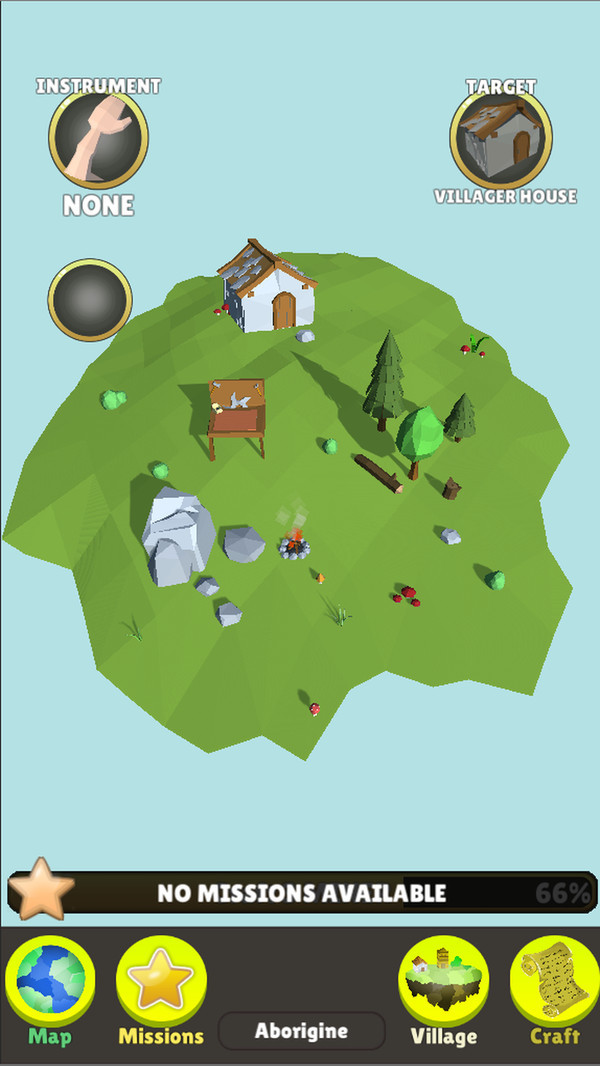Go to the Village view
Screen dimensions: 600x1066
coord(444,989)
